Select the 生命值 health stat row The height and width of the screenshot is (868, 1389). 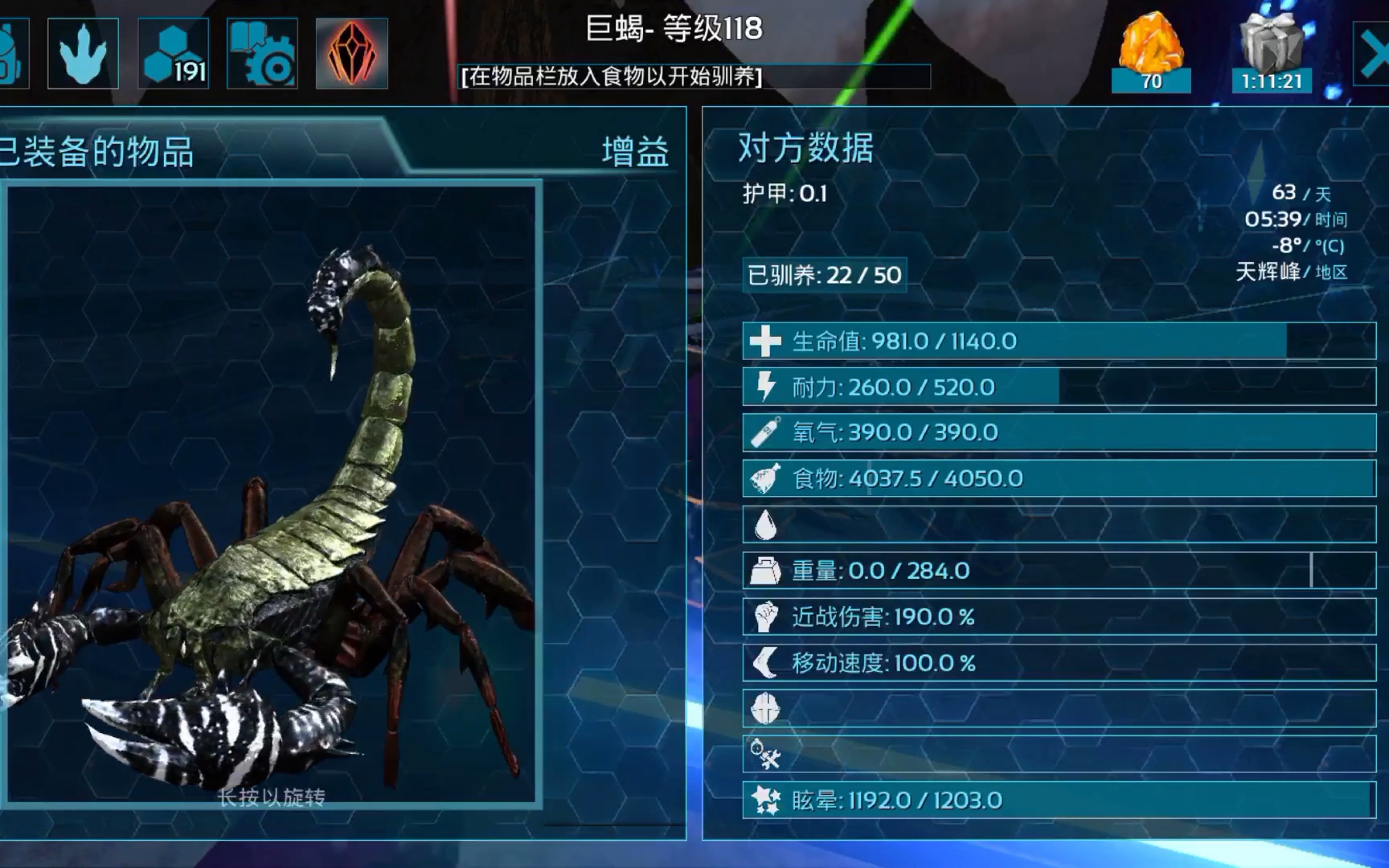1059,341
